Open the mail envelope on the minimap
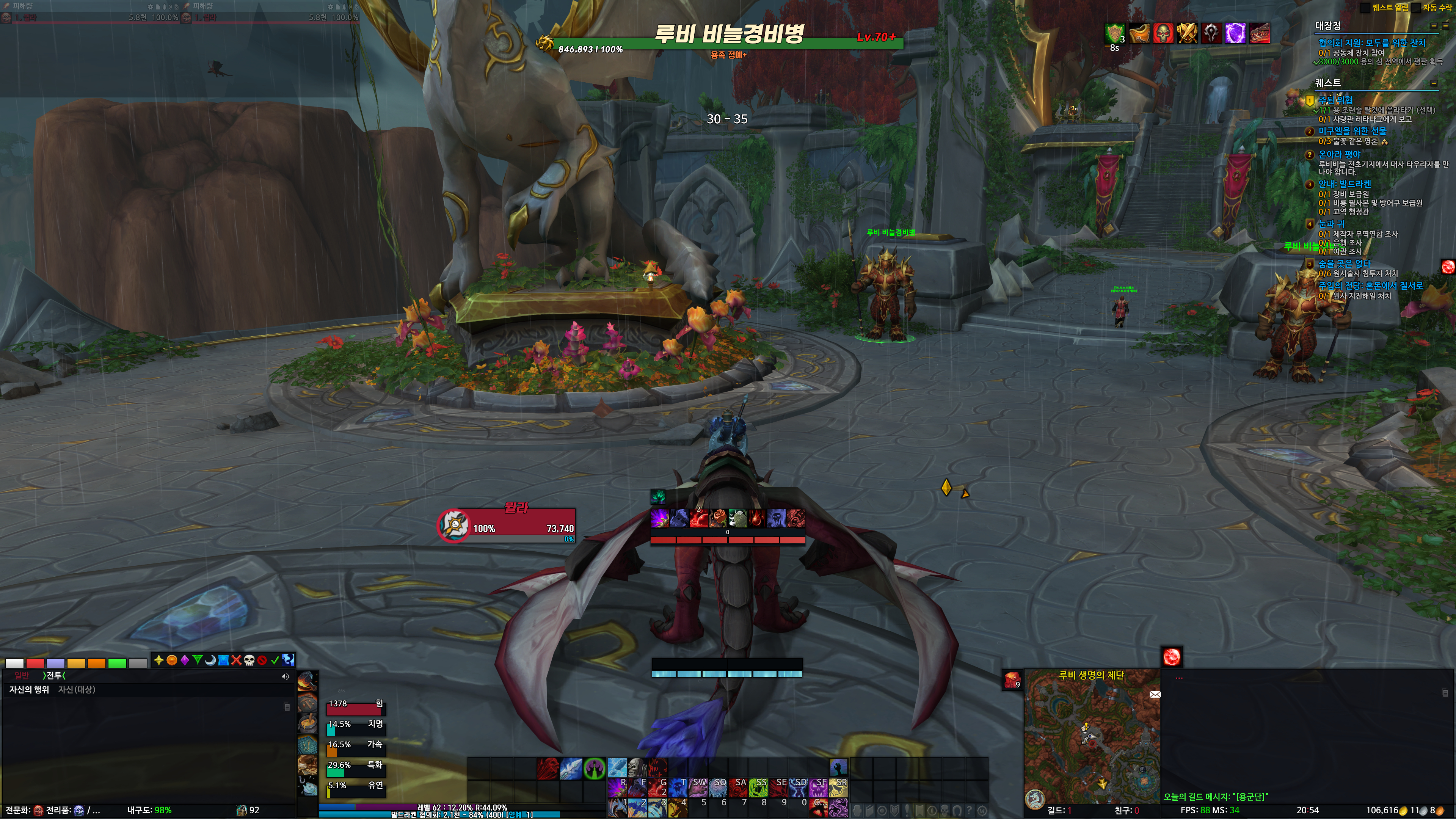 1155,694
